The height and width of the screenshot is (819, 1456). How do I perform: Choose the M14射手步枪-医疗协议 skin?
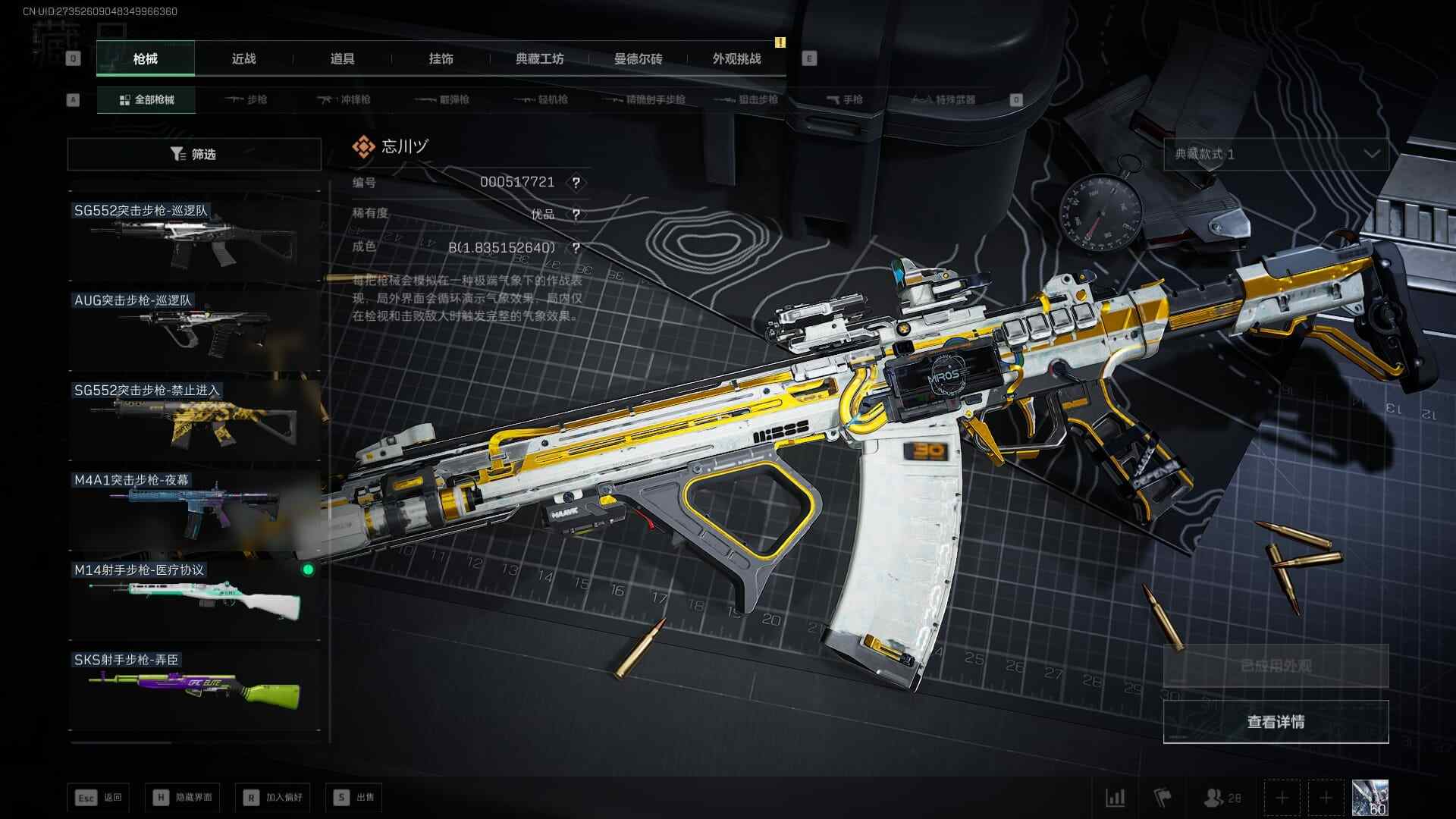194,598
